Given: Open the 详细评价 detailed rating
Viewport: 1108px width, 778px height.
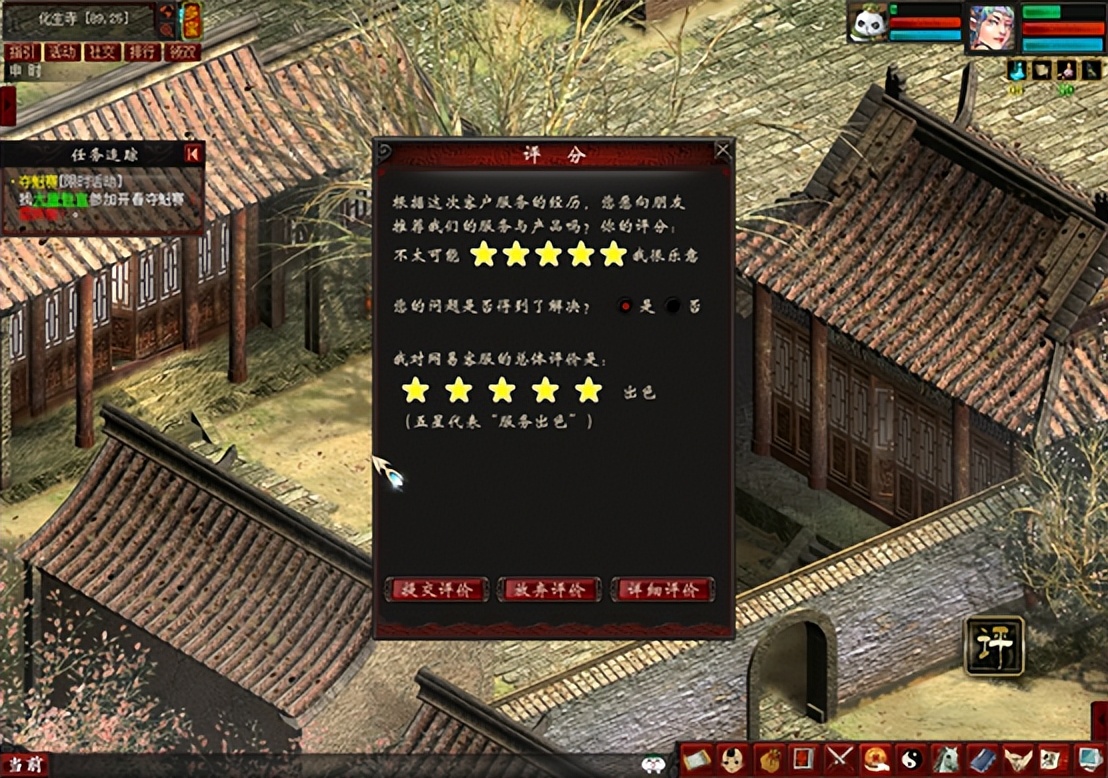Looking at the screenshot, I should 662,590.
